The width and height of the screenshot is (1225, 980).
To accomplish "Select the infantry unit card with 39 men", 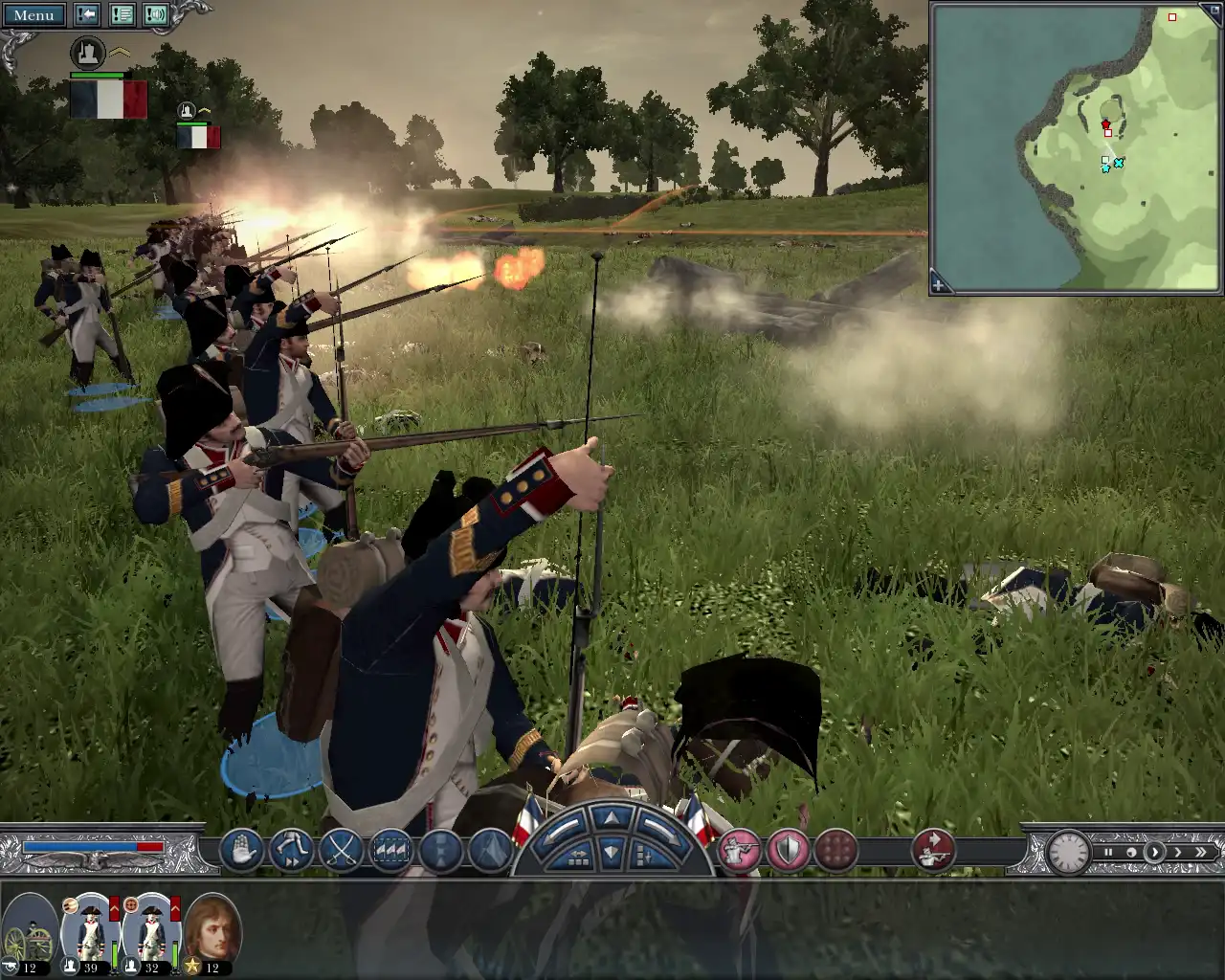I will (x=90, y=933).
